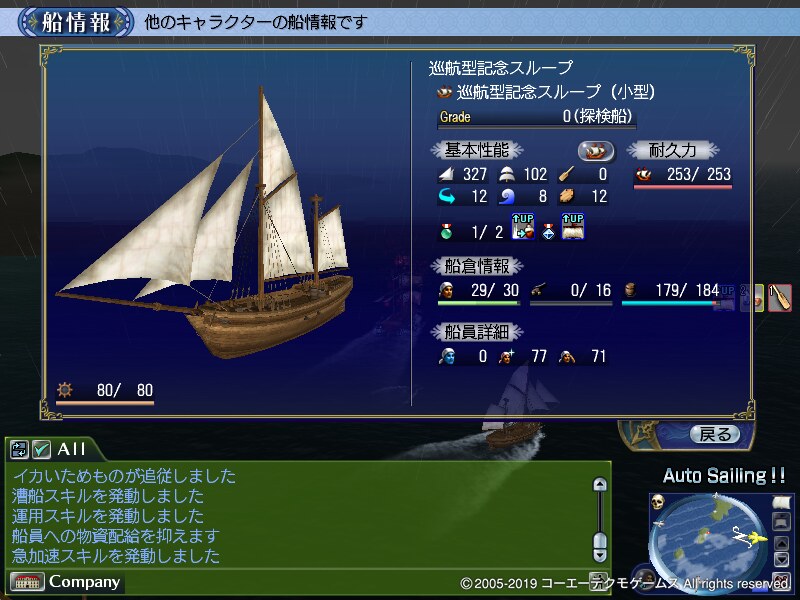Click the chat message log area
Viewport: 800px width, 600px height.
300,515
